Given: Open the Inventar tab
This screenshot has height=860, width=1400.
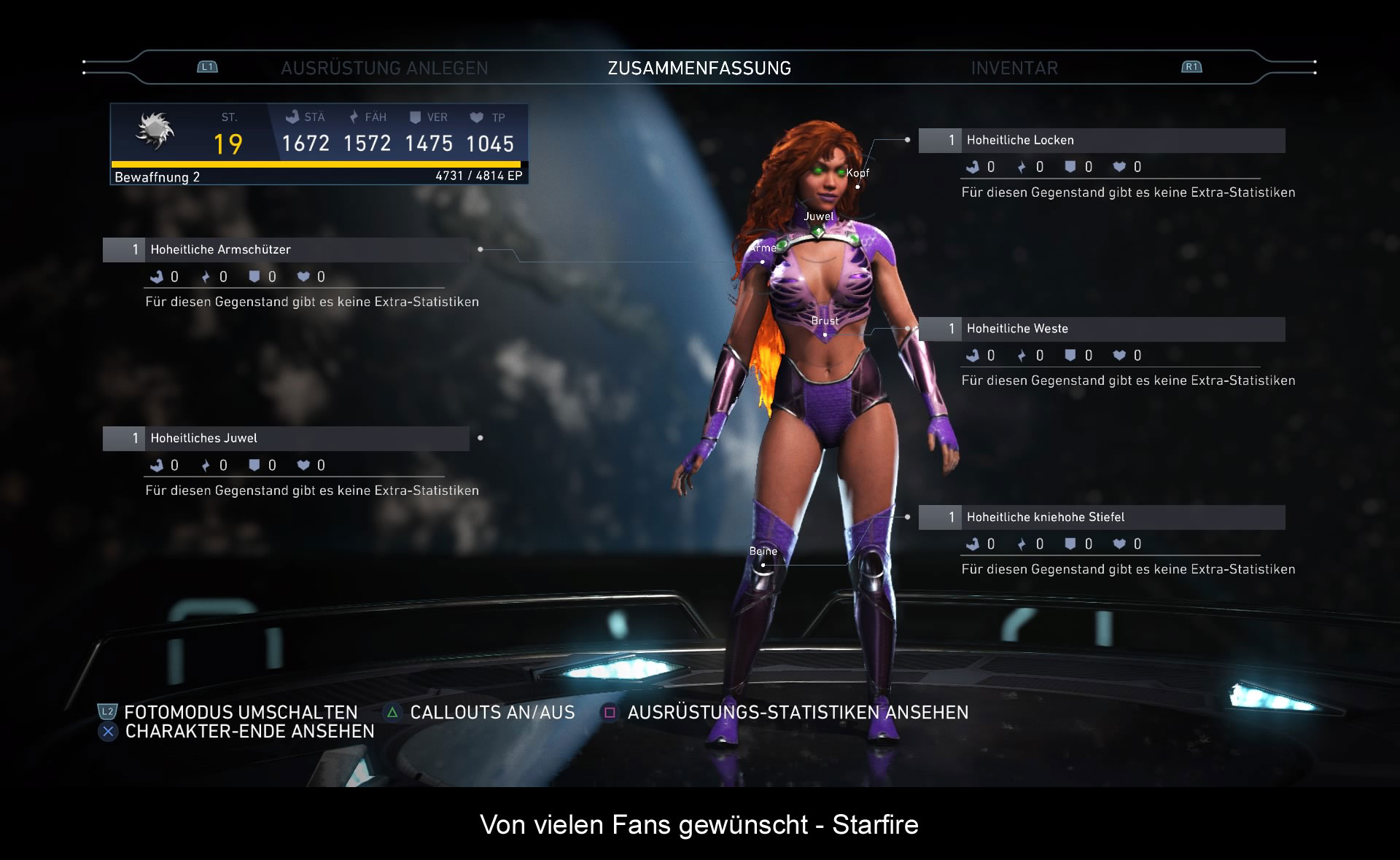Looking at the screenshot, I should (1014, 68).
